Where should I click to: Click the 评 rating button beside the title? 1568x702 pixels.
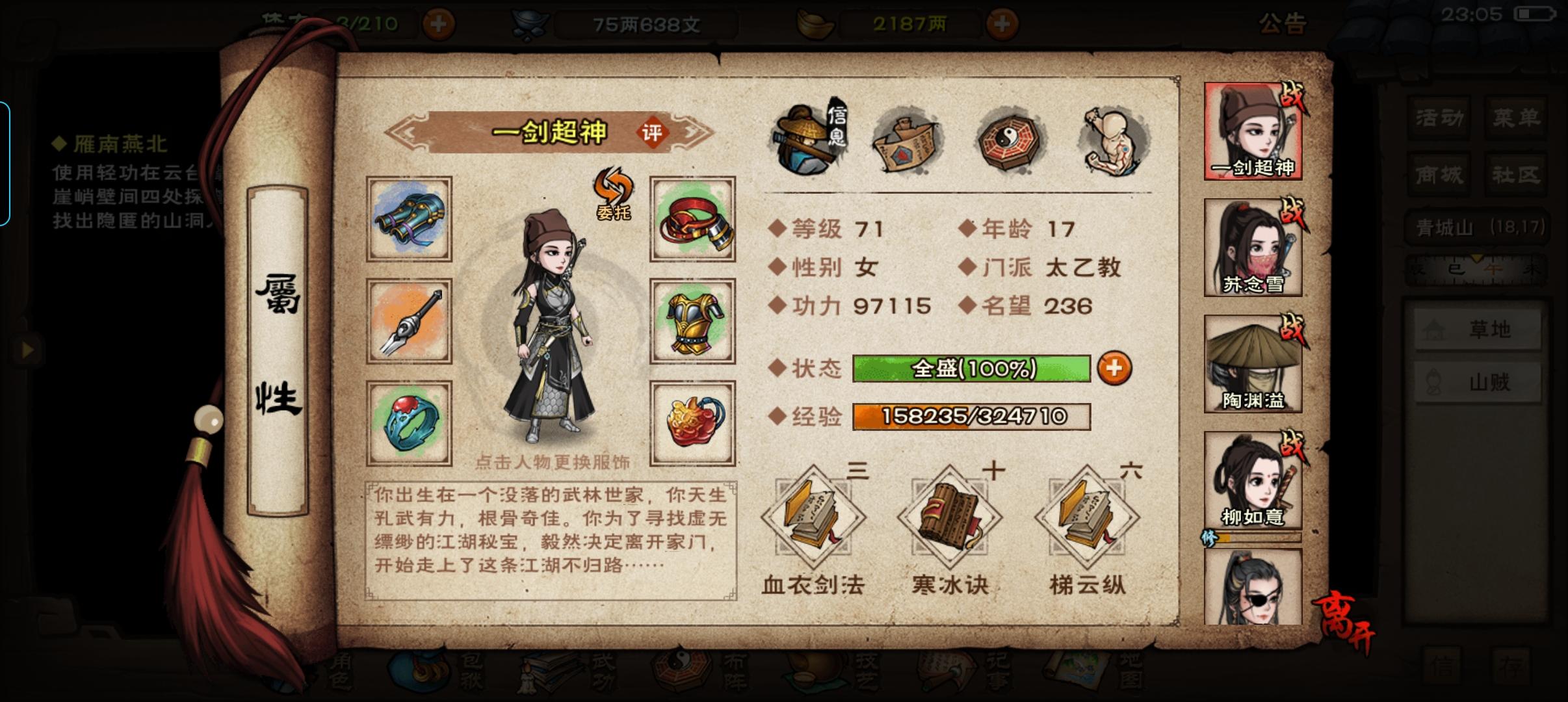coord(652,133)
